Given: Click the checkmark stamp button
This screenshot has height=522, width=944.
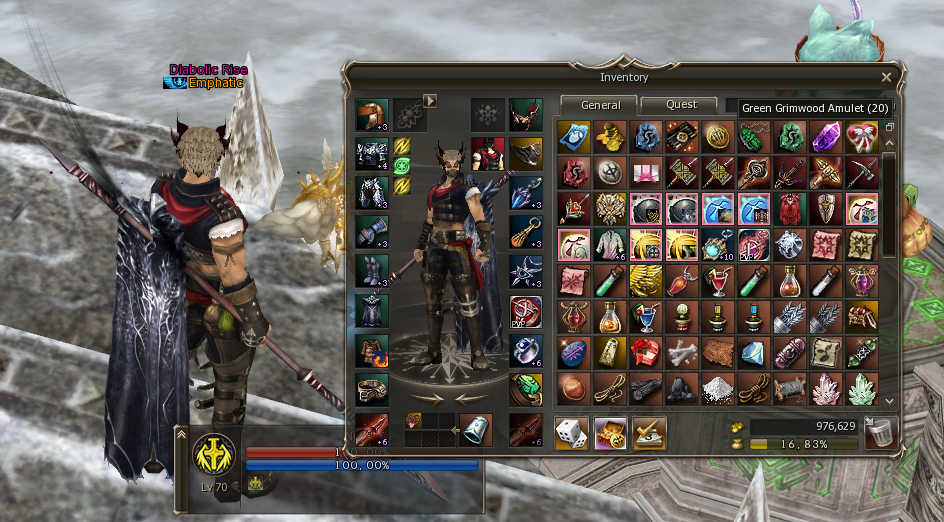Looking at the screenshot, I should tap(649, 433).
